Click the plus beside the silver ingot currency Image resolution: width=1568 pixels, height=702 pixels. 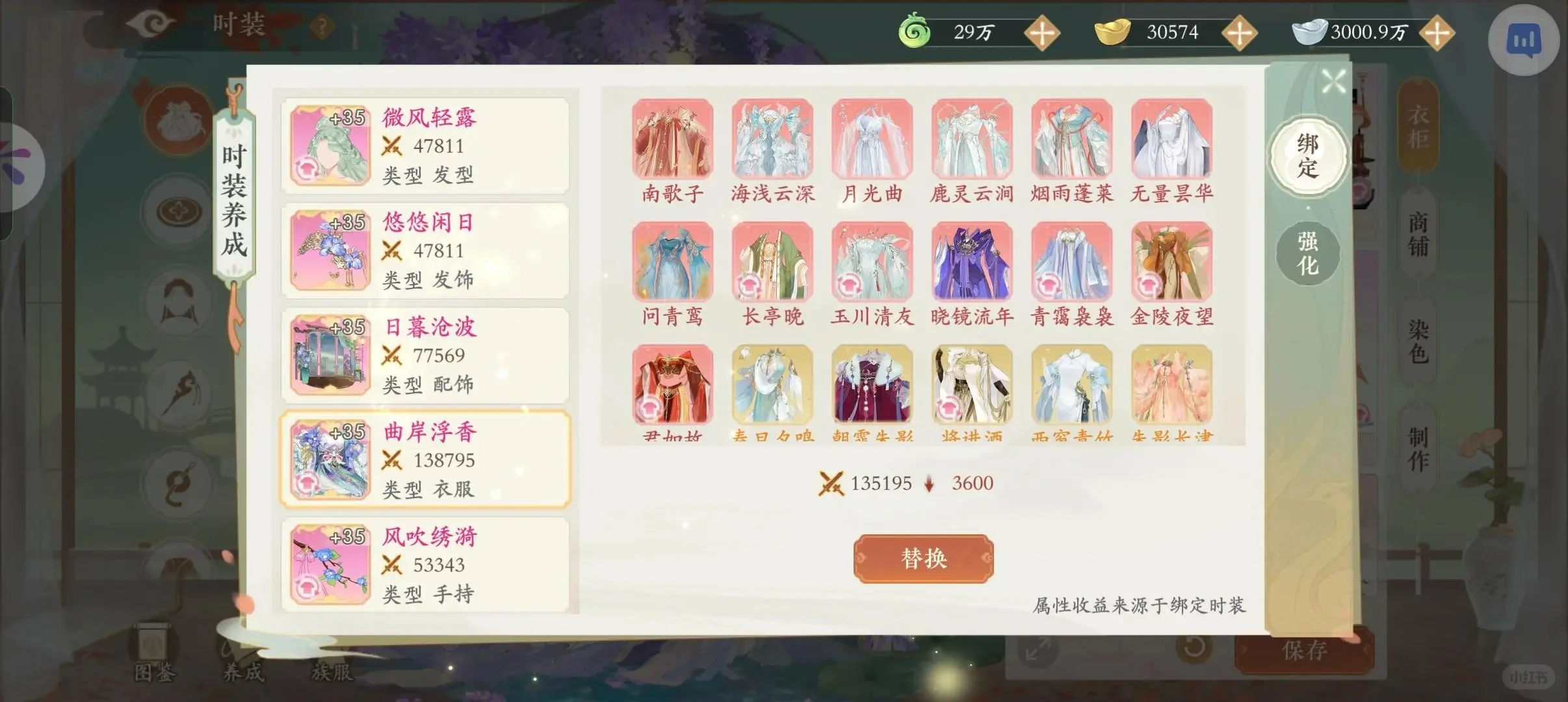pyautogui.click(x=1438, y=34)
